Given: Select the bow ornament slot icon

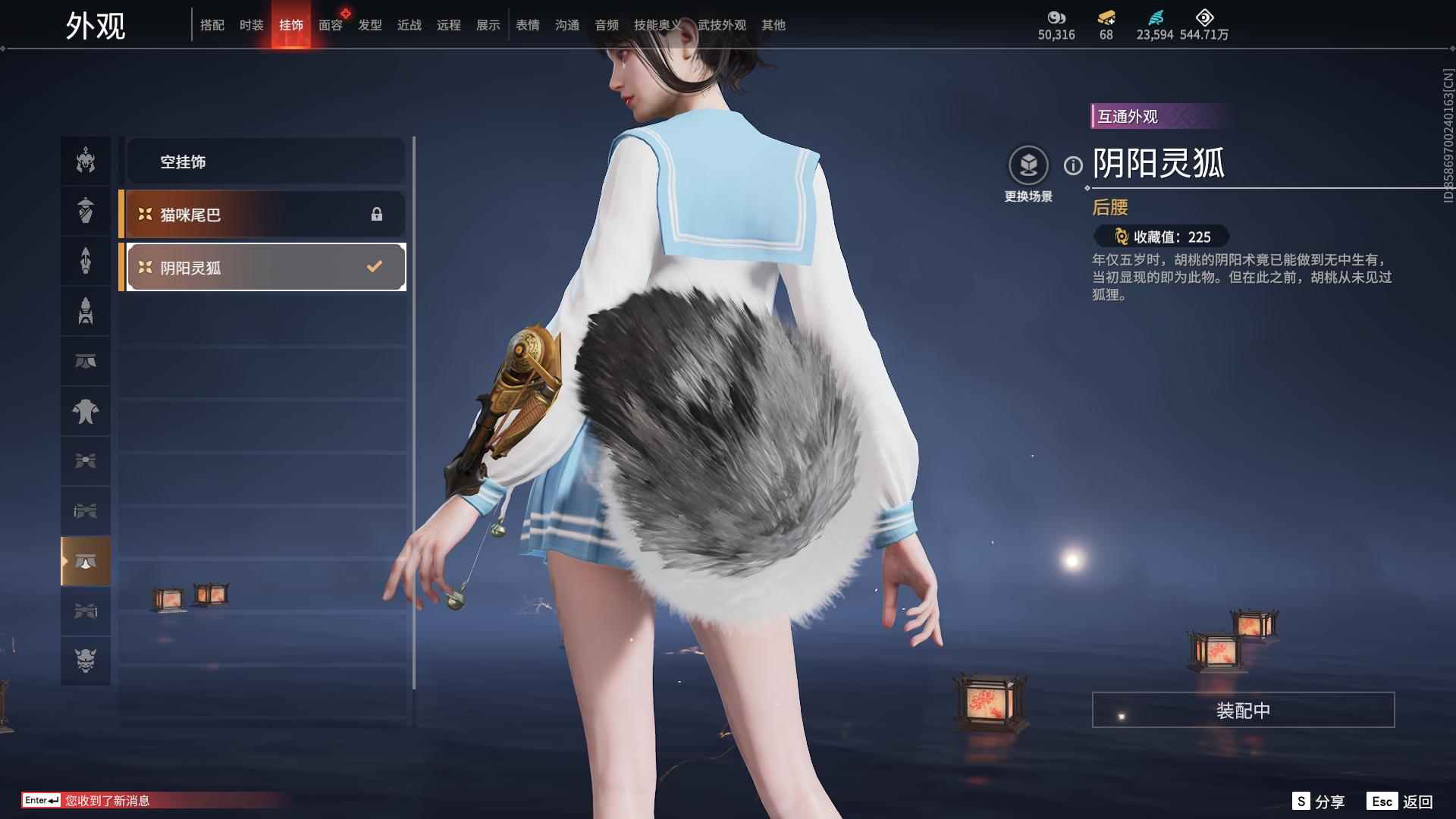Looking at the screenshot, I should click(86, 461).
